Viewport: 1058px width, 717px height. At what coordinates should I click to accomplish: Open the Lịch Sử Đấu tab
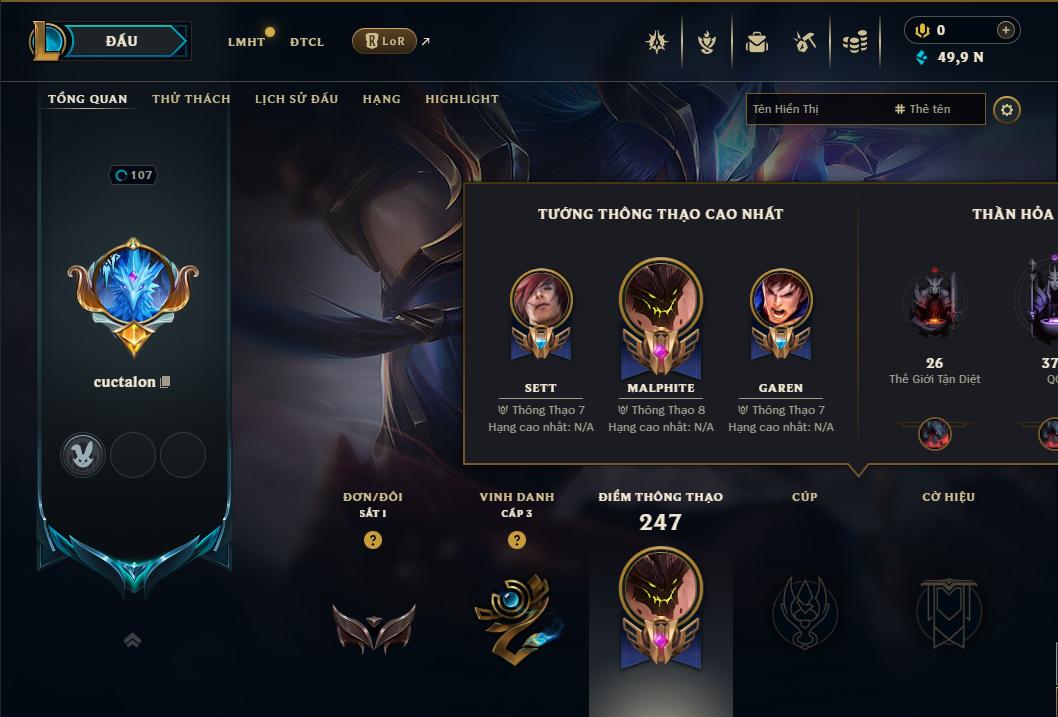coord(296,99)
